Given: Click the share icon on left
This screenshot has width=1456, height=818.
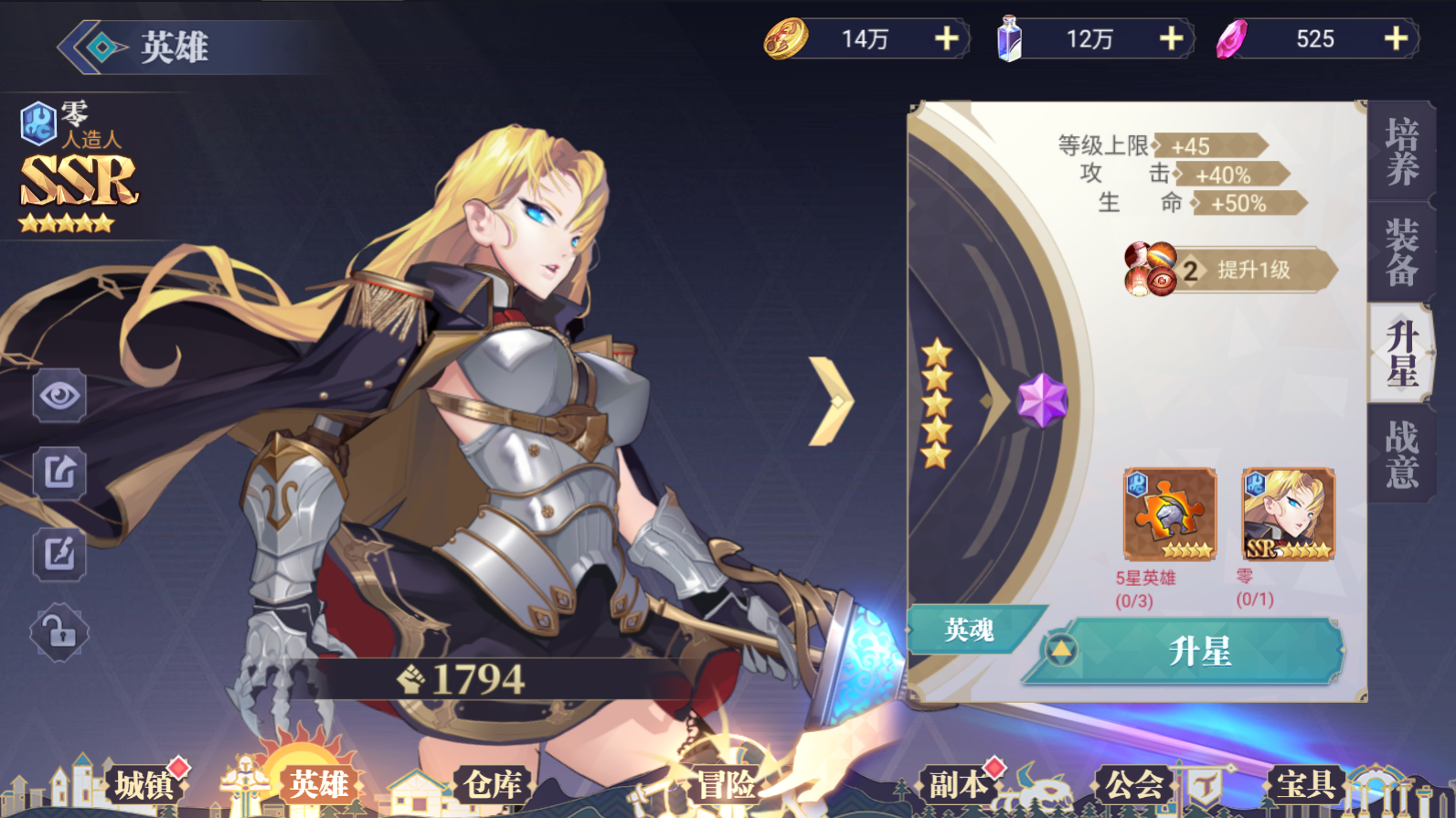Looking at the screenshot, I should (x=59, y=473).
